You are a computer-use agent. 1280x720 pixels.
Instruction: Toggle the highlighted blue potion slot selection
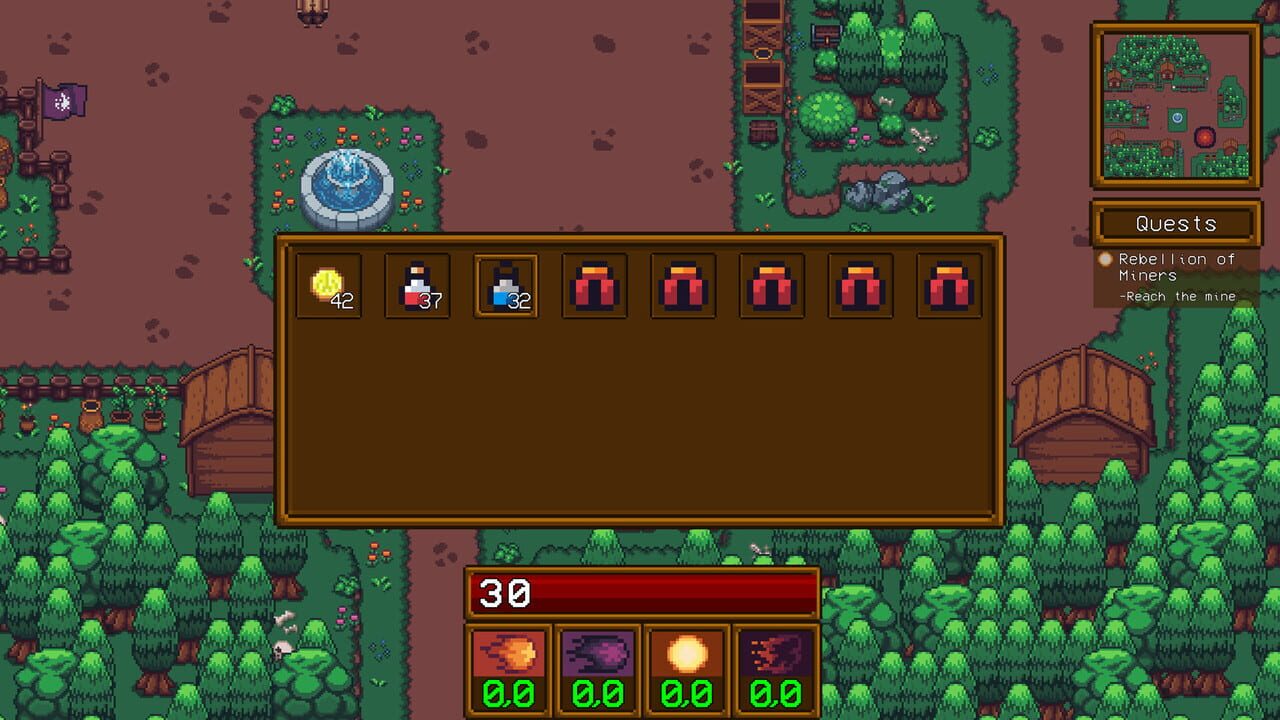tap(506, 285)
